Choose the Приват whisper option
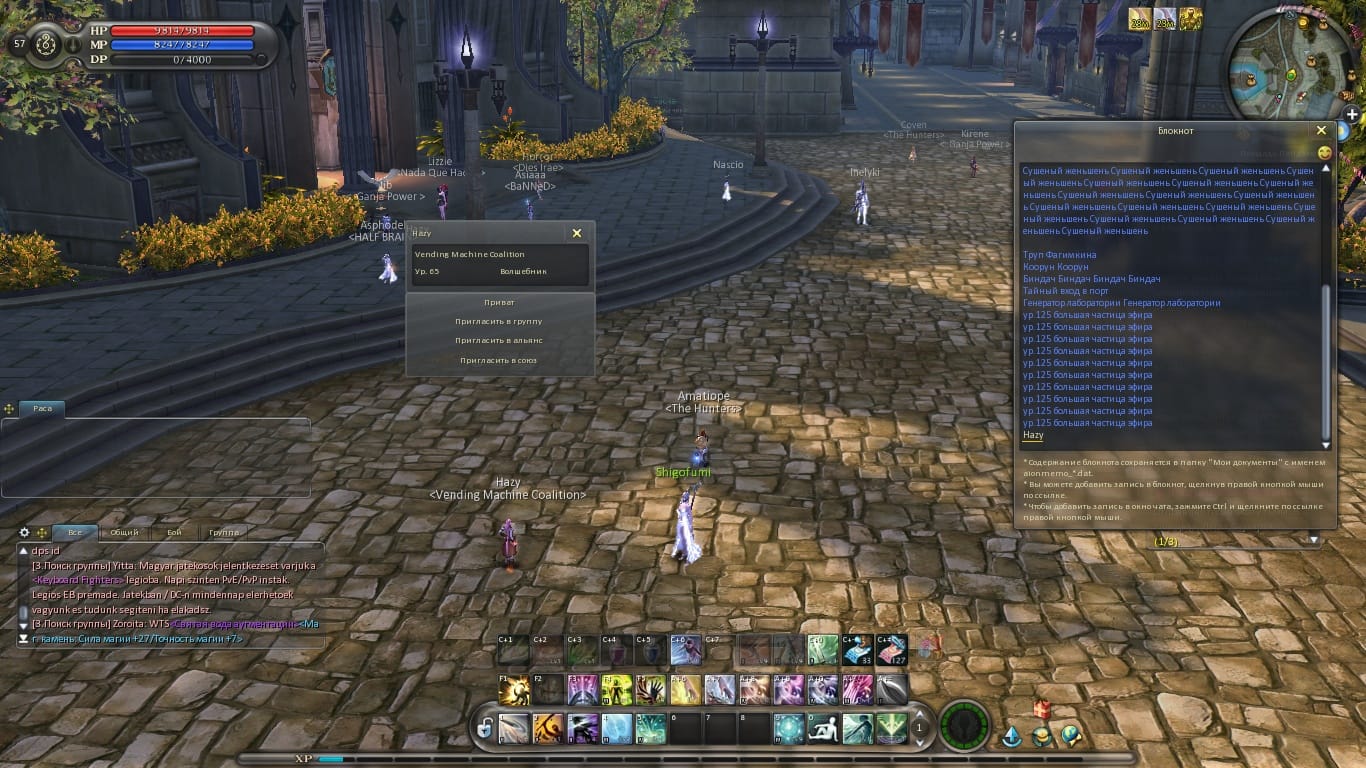This screenshot has height=768, width=1366. pyautogui.click(x=500, y=302)
